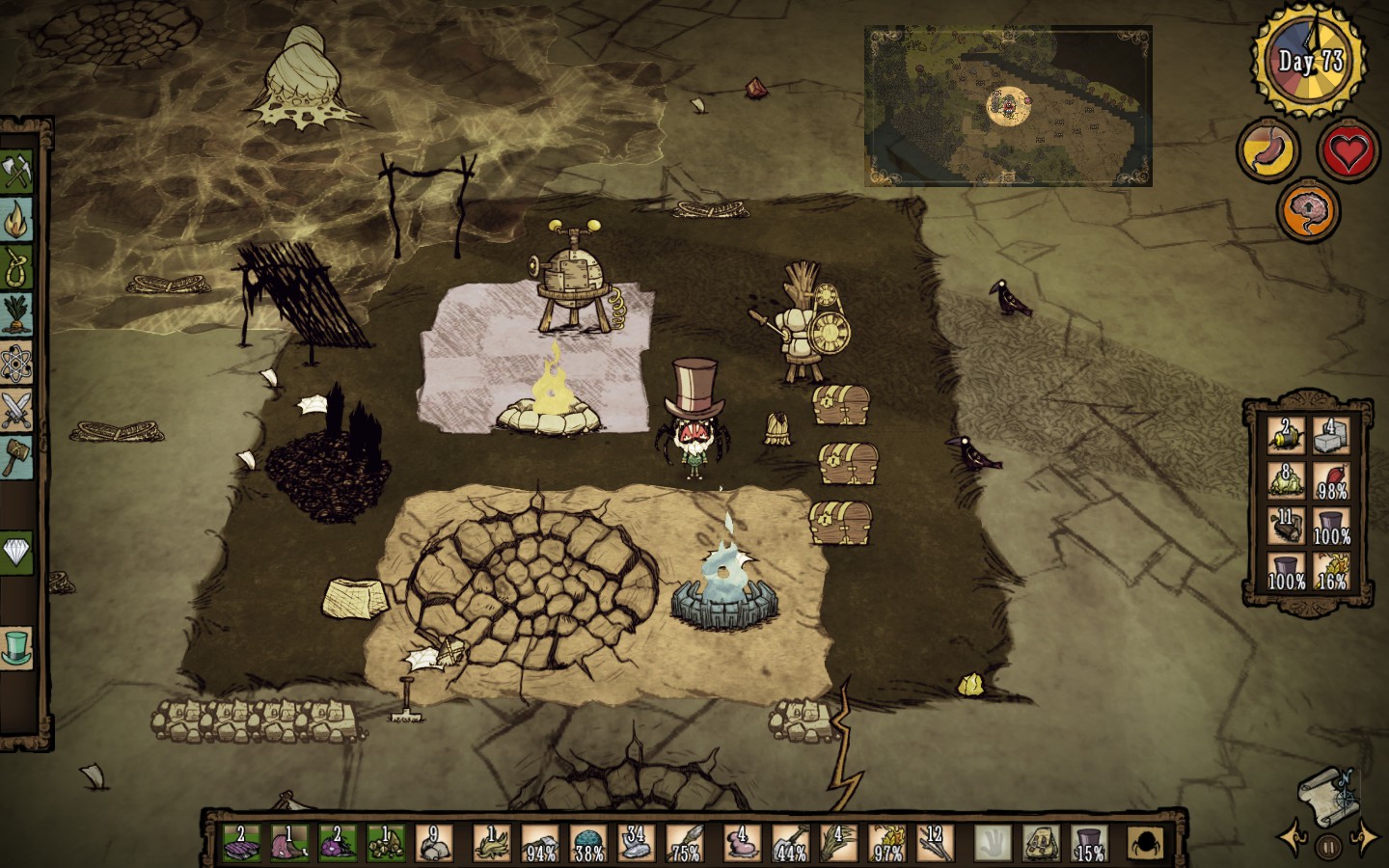
Task: Select the Survival rope-trap crafting tab
Action: click(17, 267)
